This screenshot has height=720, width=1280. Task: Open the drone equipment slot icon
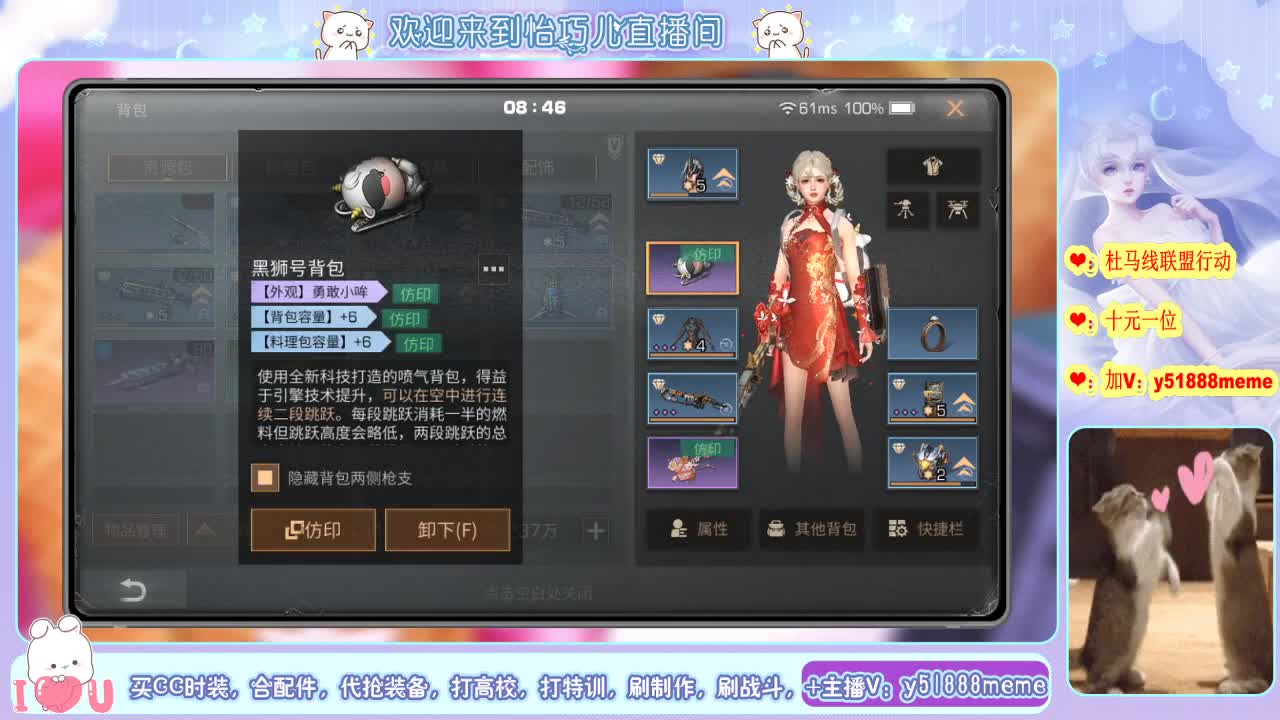[957, 211]
